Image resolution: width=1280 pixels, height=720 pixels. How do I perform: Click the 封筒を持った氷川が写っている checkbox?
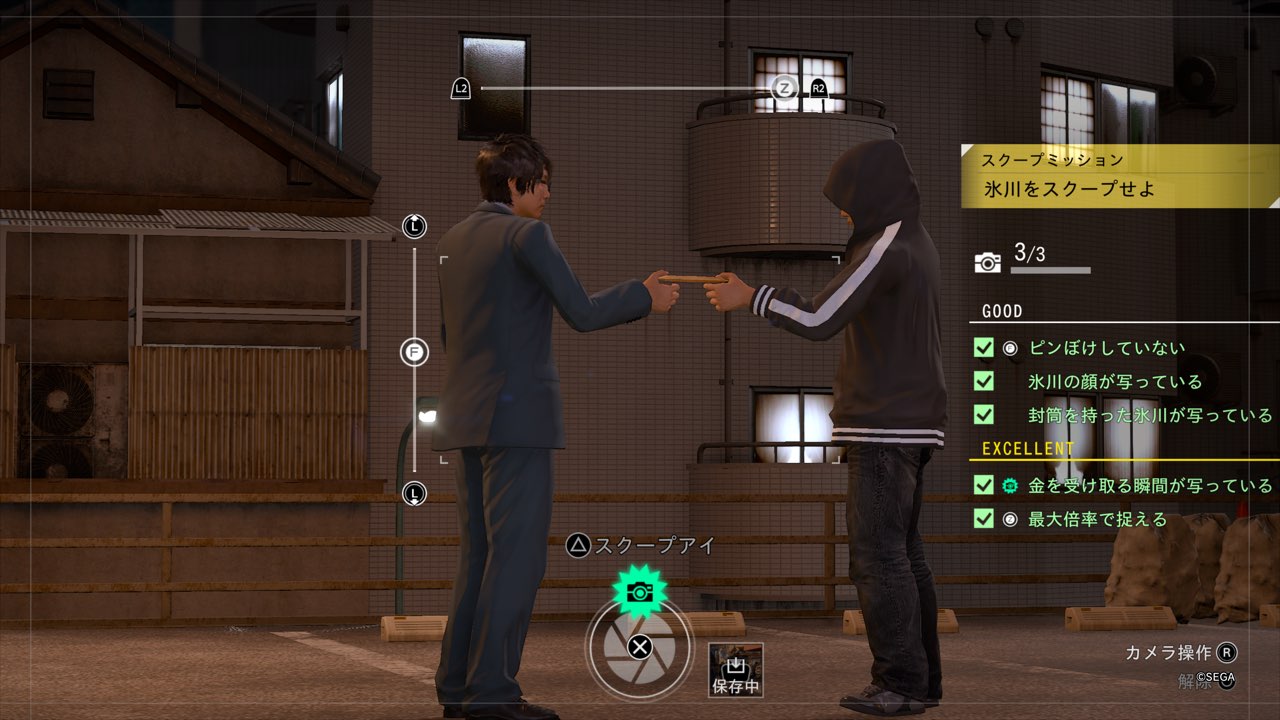(x=983, y=414)
